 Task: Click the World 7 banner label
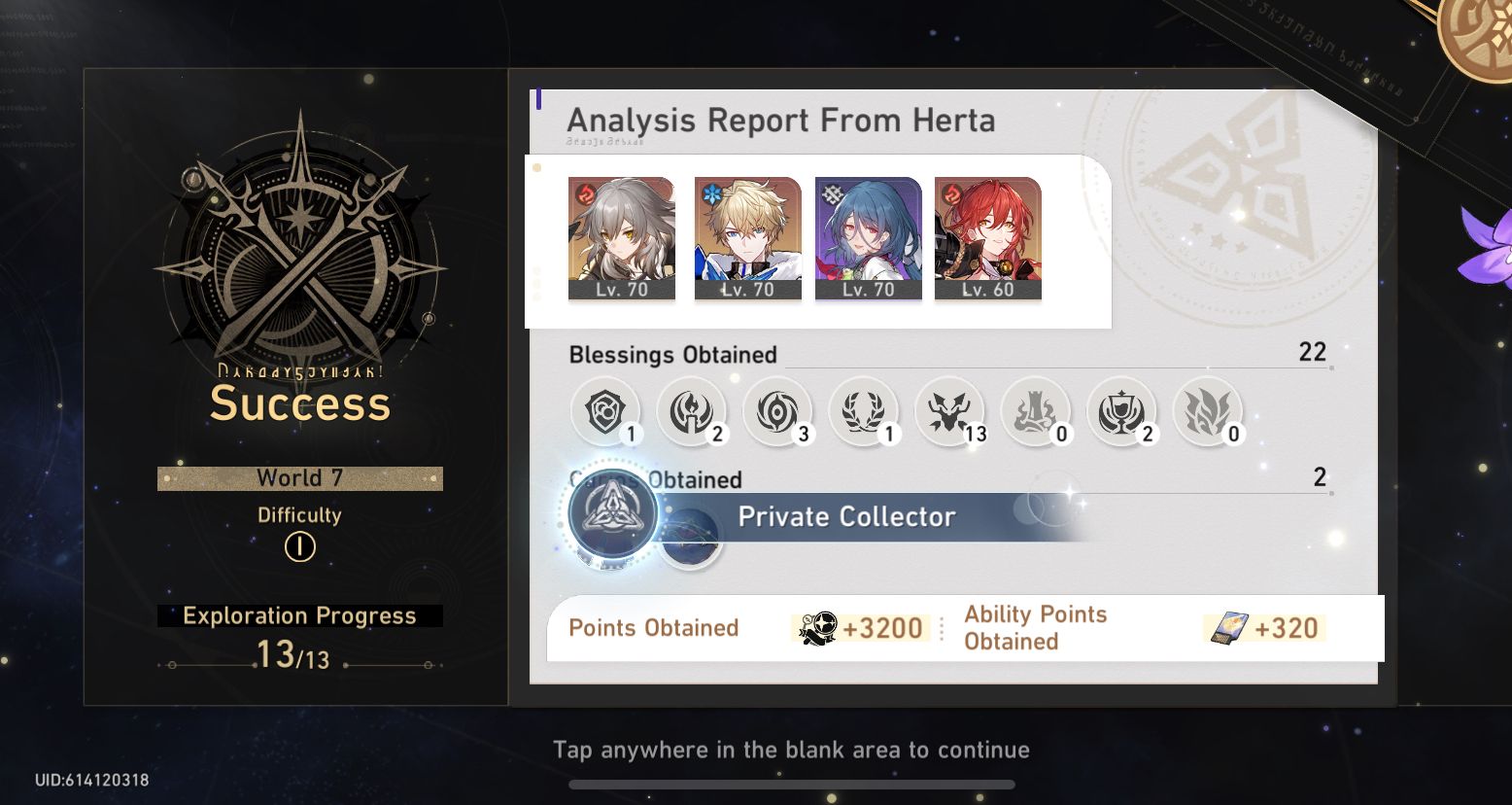click(299, 477)
